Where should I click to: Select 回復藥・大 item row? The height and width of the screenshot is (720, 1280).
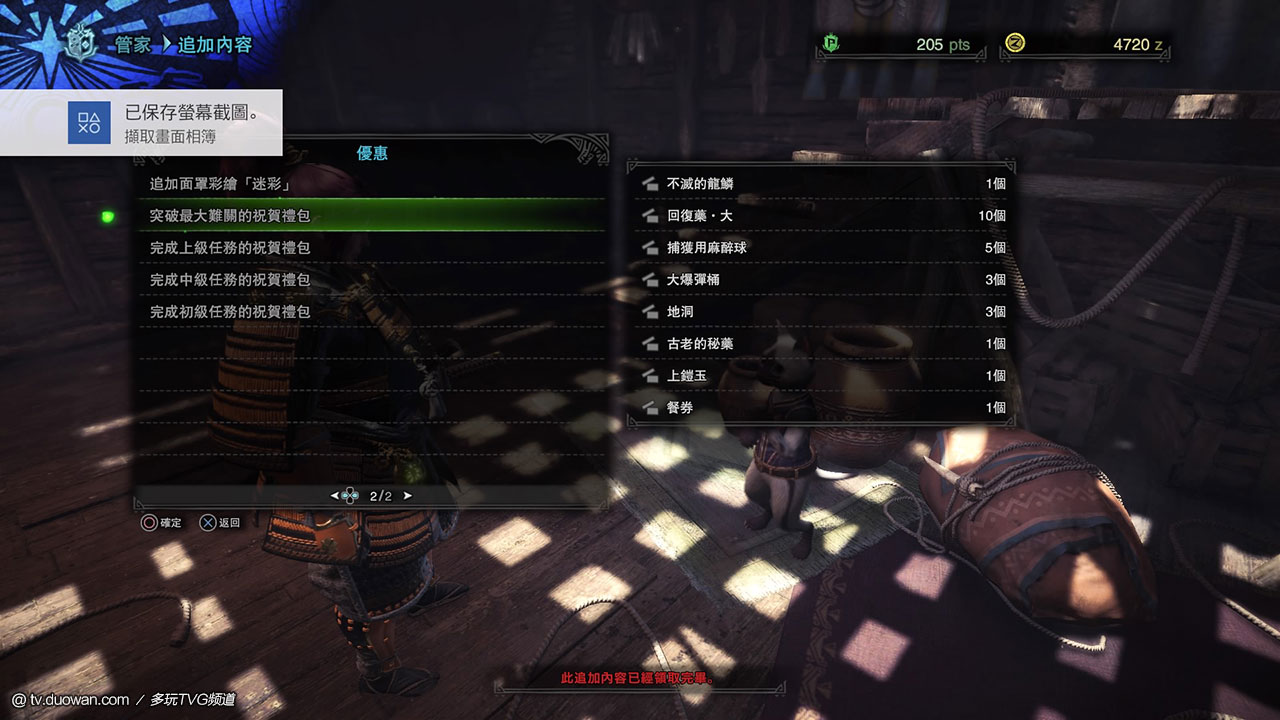point(820,216)
